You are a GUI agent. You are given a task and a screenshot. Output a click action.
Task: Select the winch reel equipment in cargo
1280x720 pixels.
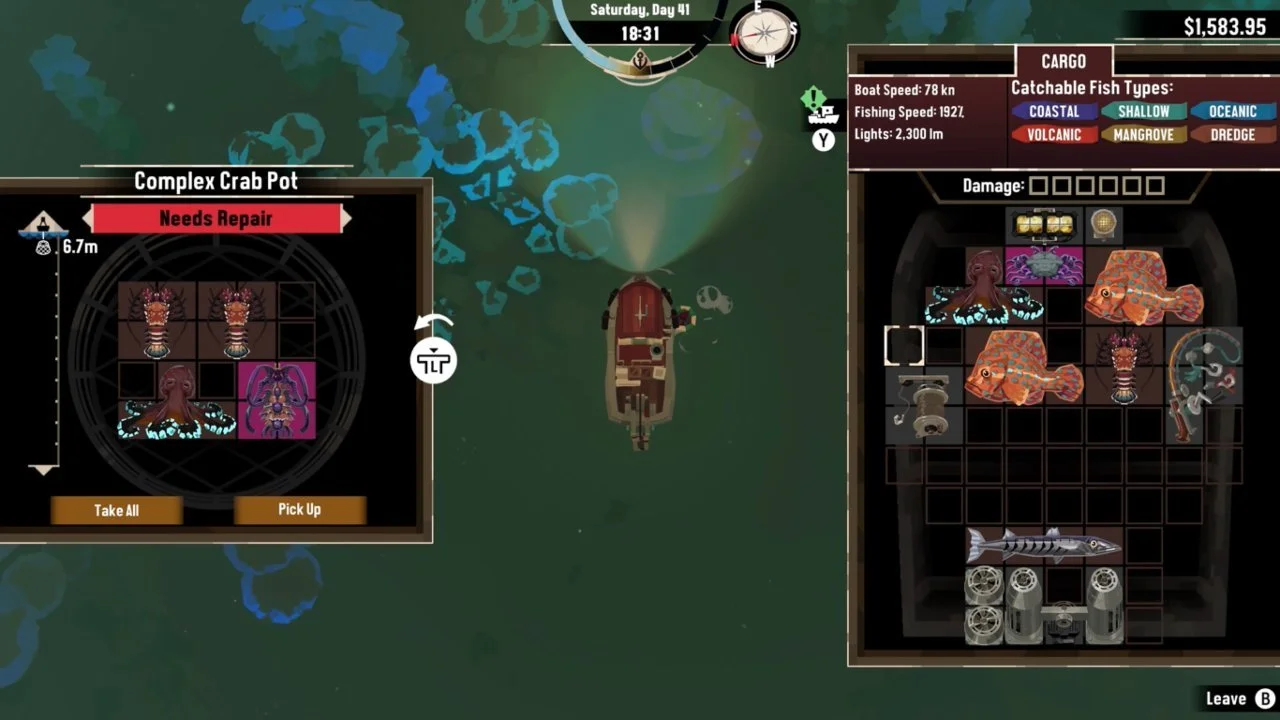pyautogui.click(x=924, y=405)
